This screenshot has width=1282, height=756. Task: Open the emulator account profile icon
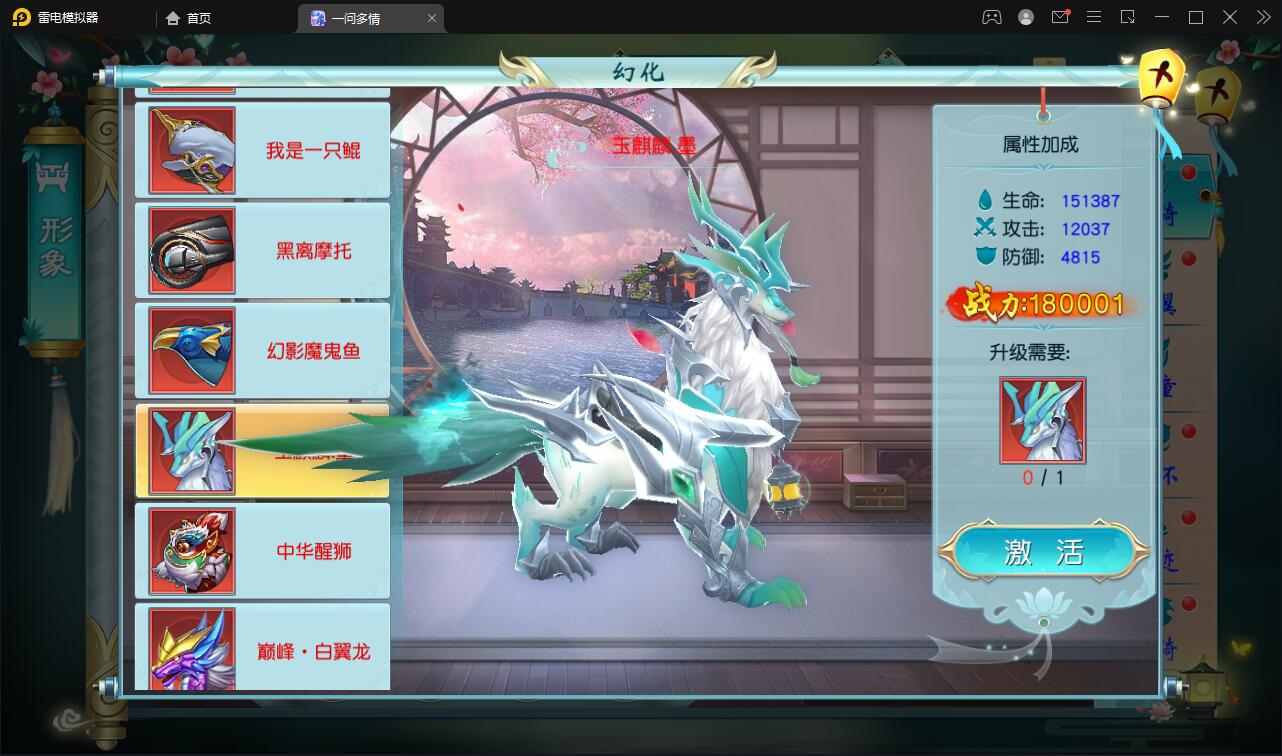[x=1026, y=17]
